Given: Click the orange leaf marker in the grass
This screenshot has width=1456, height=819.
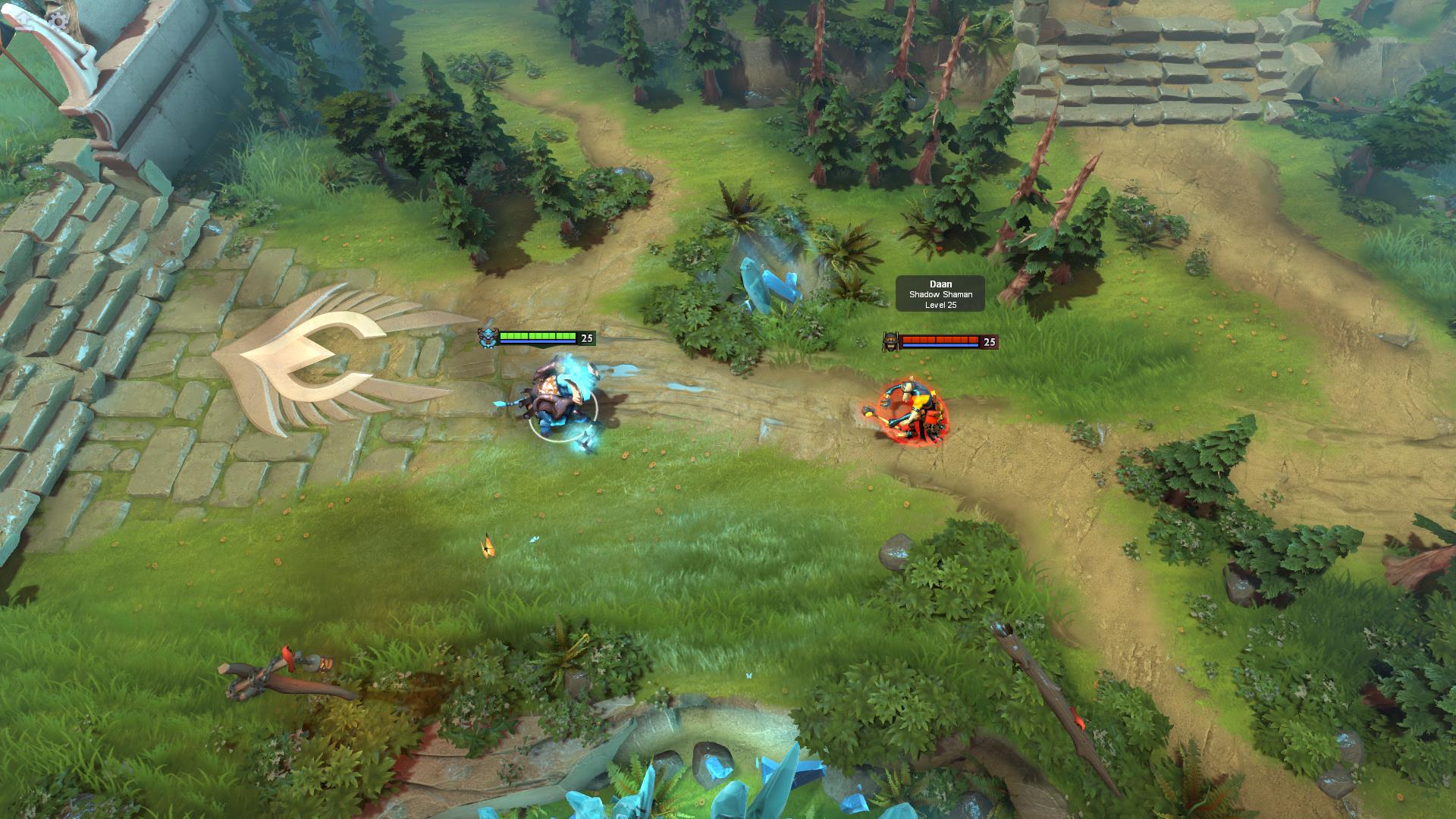Looking at the screenshot, I should tap(485, 544).
